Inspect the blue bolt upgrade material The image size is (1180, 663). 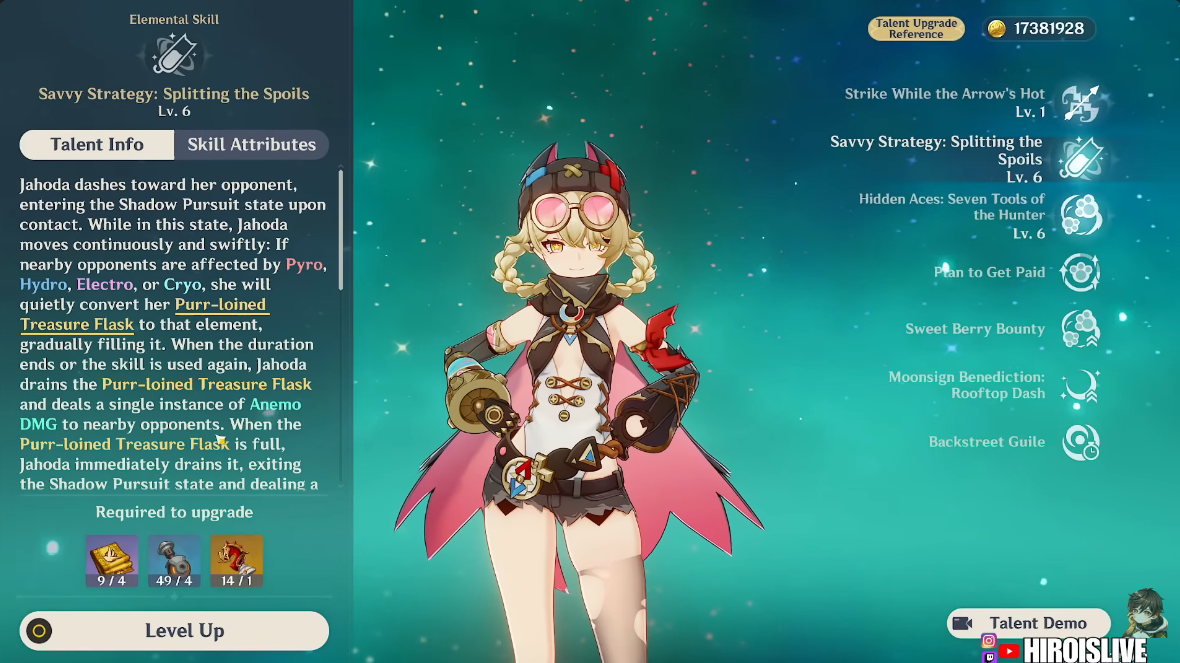coord(174,560)
